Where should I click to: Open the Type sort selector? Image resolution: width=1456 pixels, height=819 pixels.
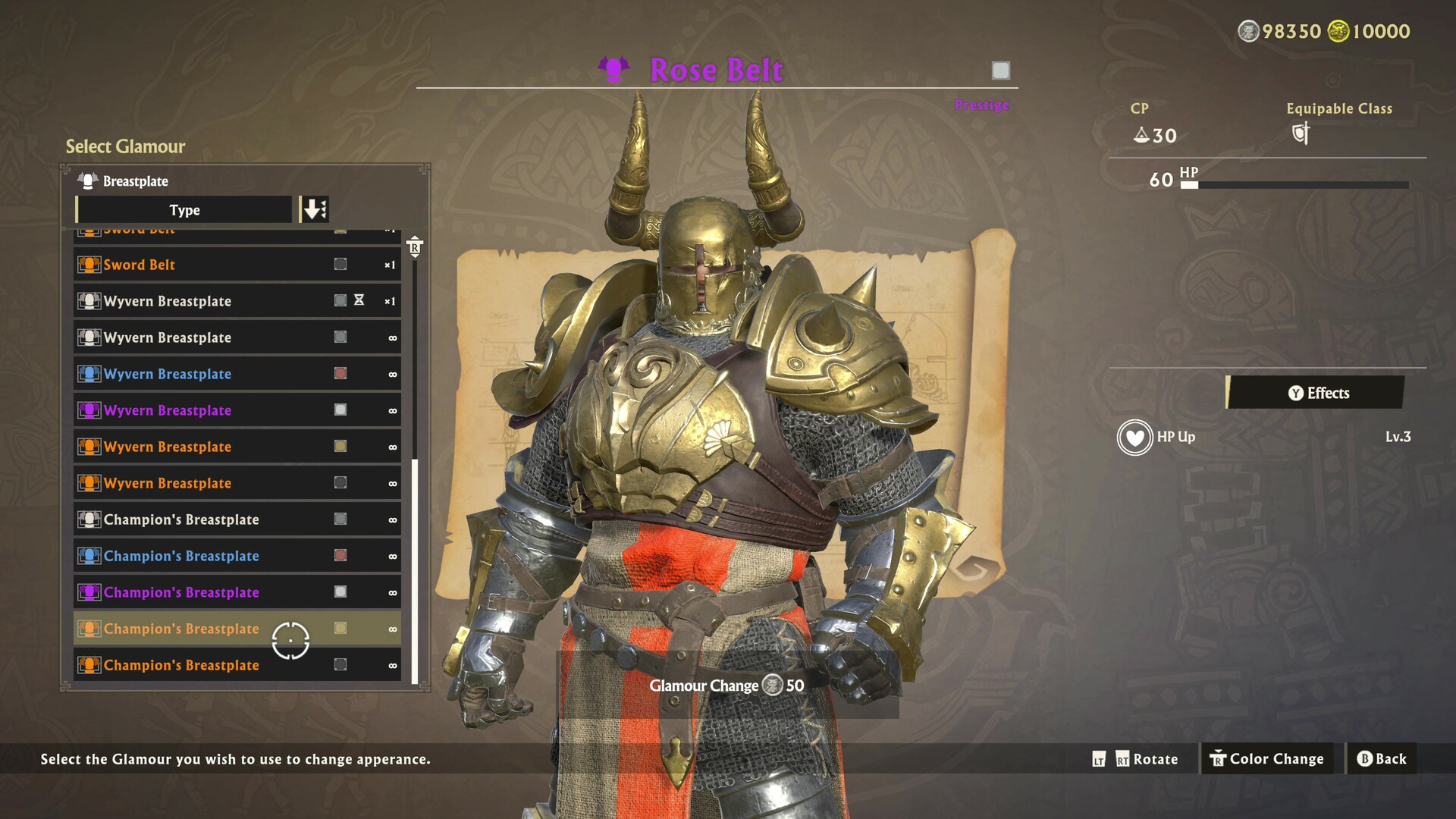coord(184,210)
